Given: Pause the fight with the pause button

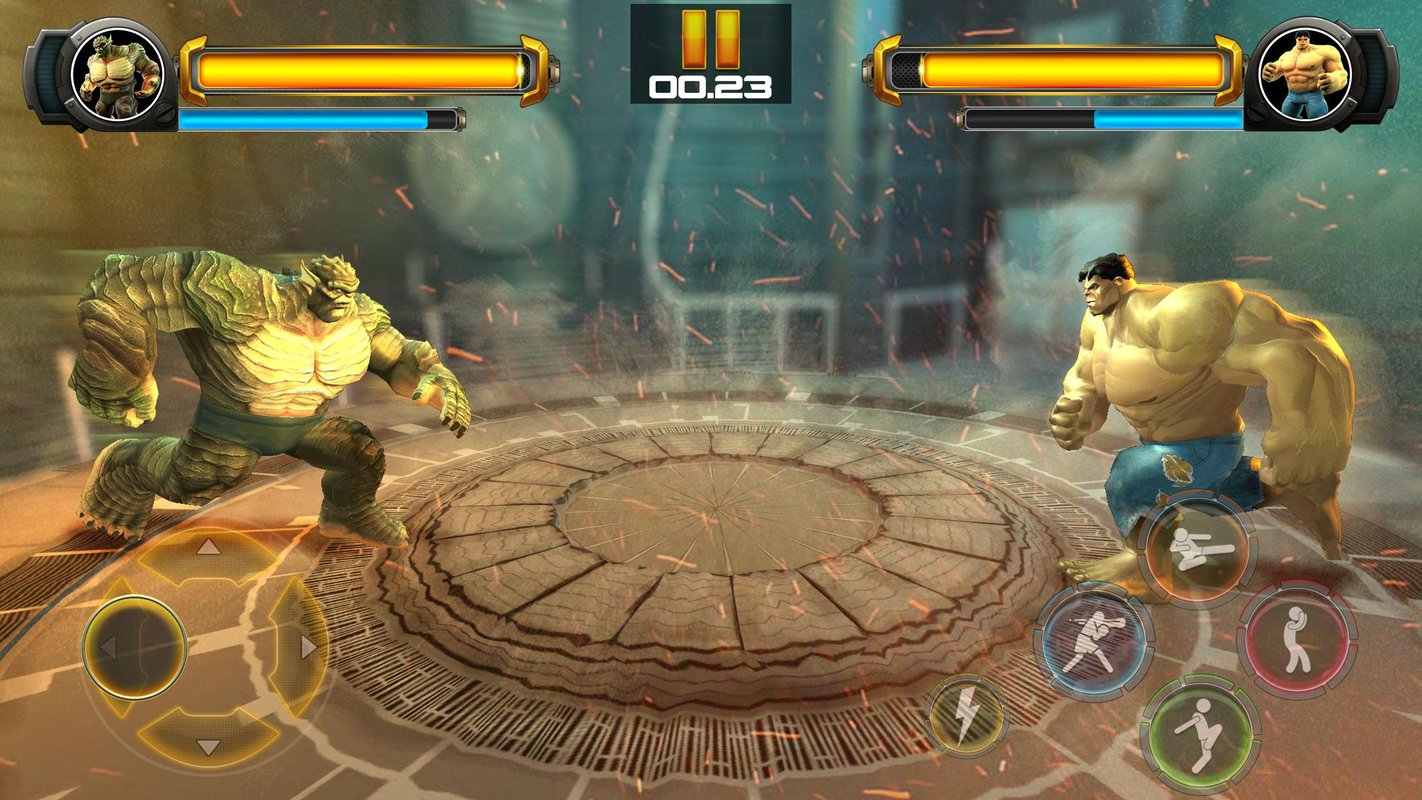Looking at the screenshot, I should 711,40.
